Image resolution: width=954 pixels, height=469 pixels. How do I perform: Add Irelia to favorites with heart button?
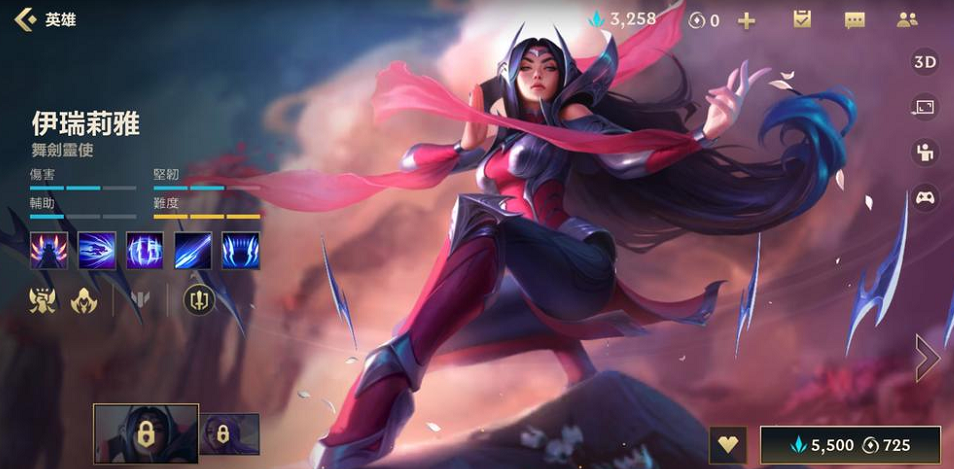point(728,446)
